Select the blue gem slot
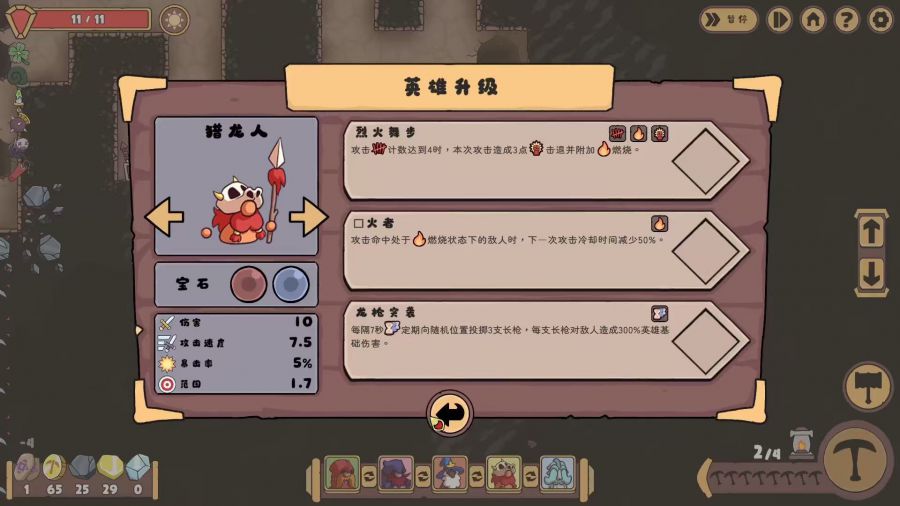 [291, 284]
